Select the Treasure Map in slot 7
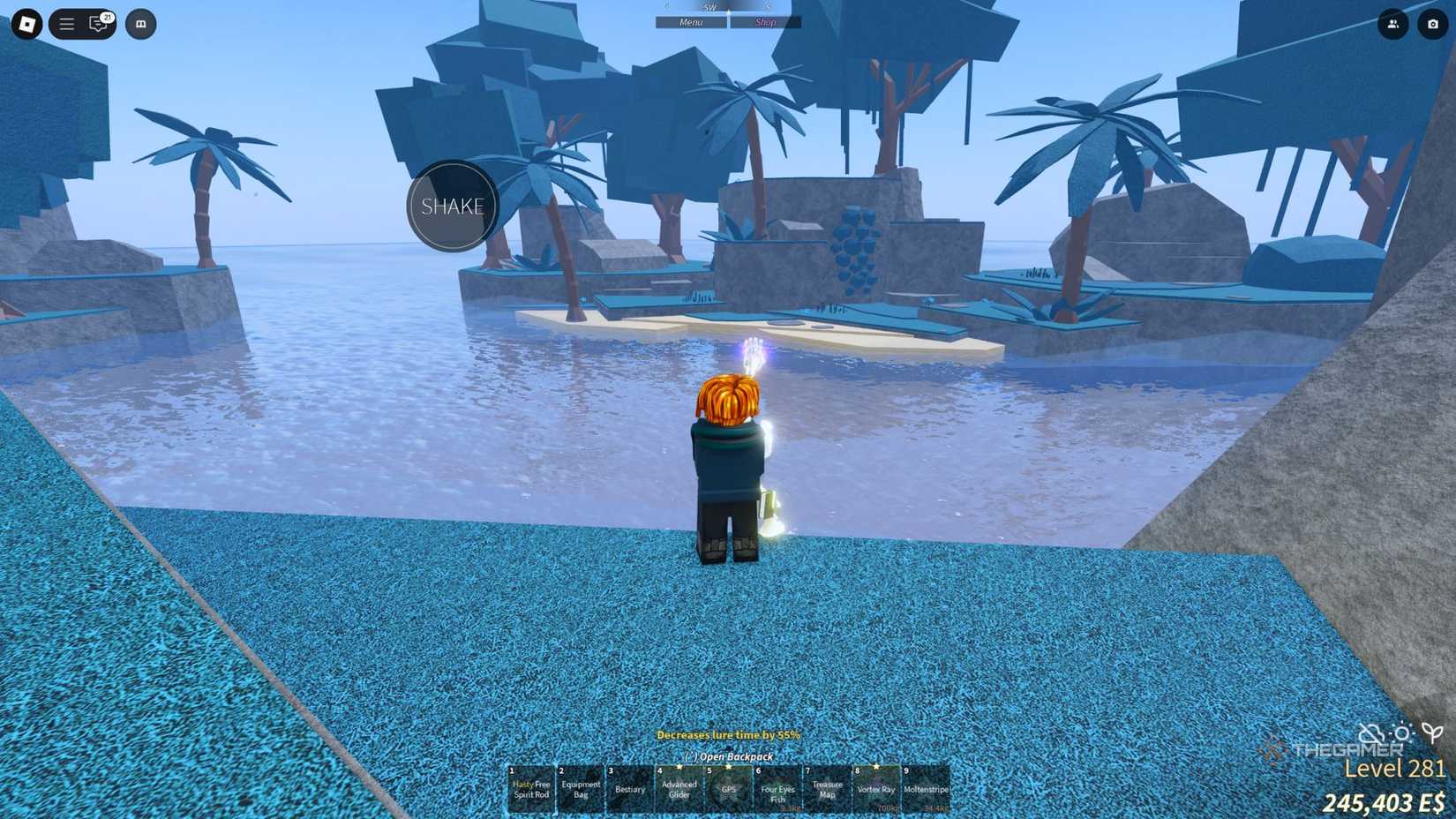 tap(826, 788)
